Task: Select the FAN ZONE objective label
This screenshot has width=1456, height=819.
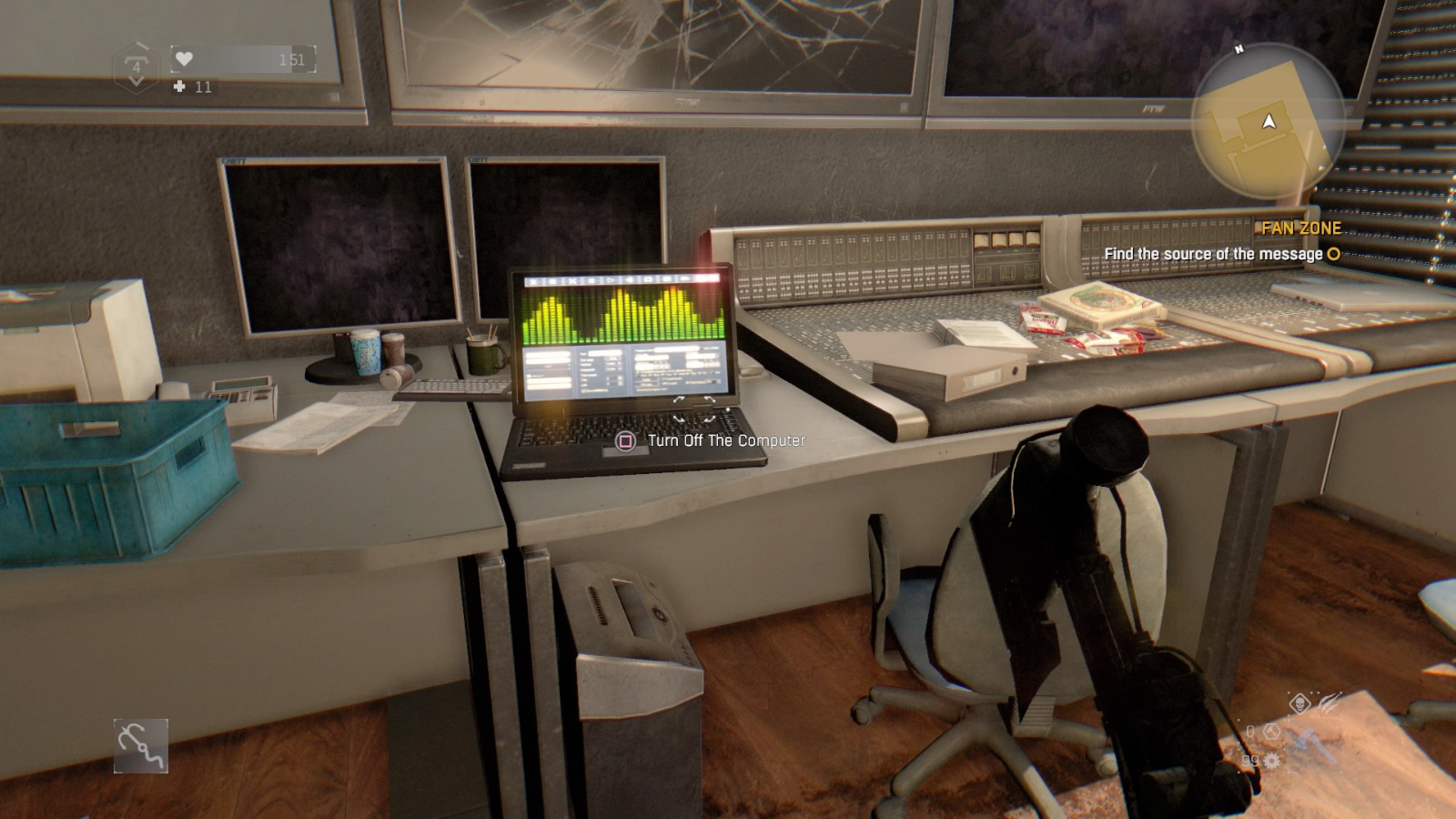Action: [x=1301, y=227]
